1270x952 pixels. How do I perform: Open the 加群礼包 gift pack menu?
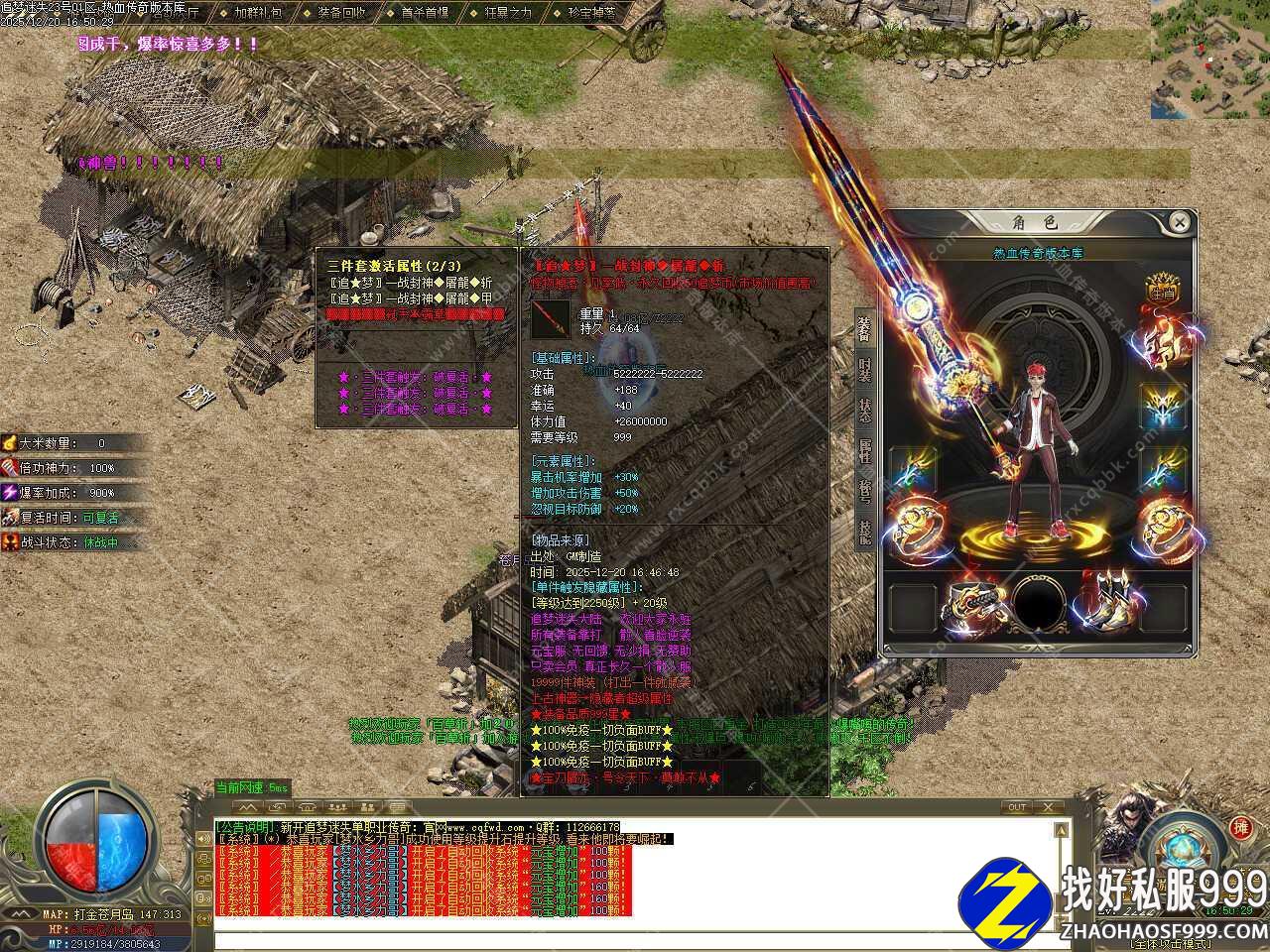[258, 13]
